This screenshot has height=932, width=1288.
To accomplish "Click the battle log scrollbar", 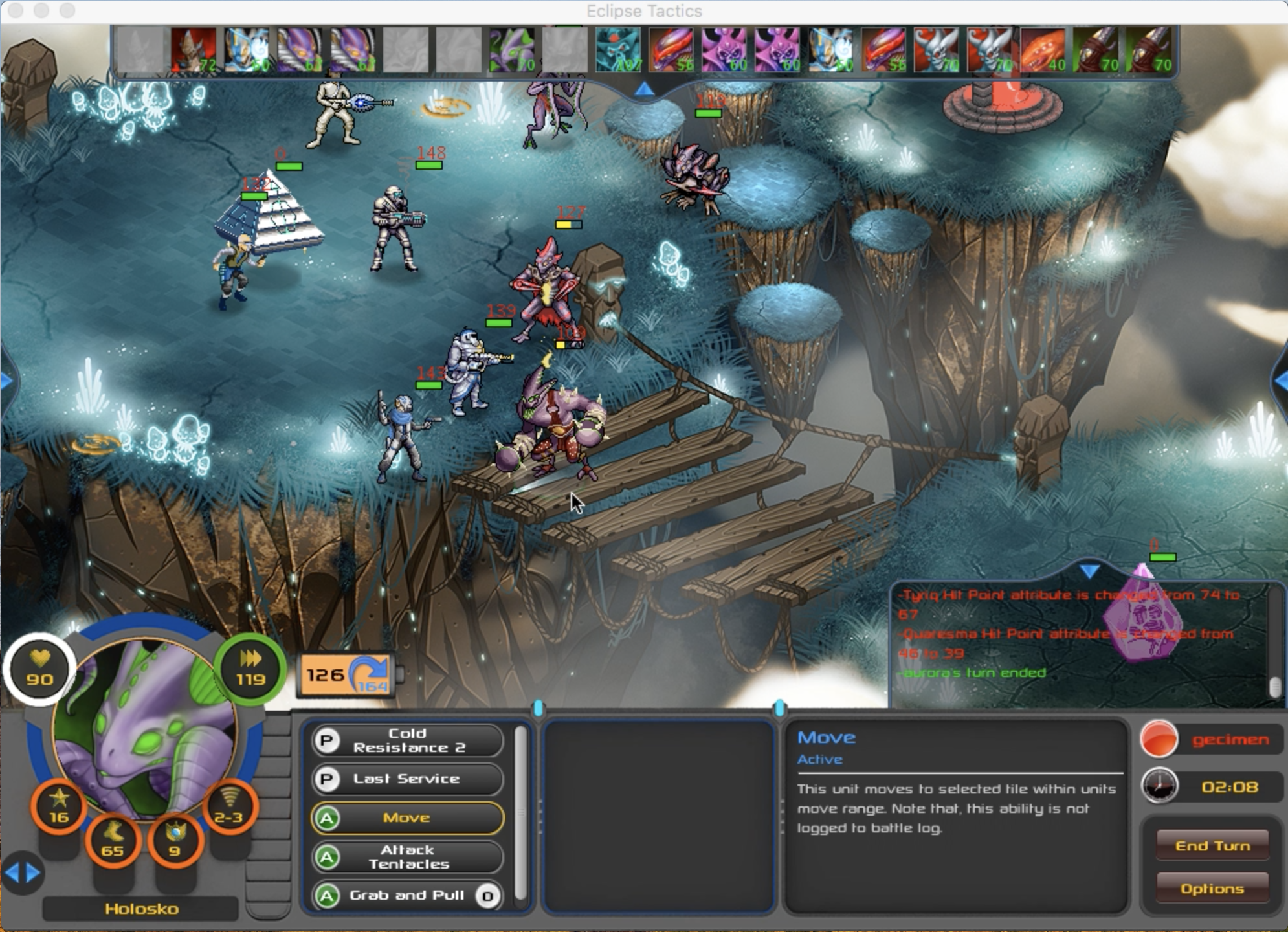I will 1275,685.
